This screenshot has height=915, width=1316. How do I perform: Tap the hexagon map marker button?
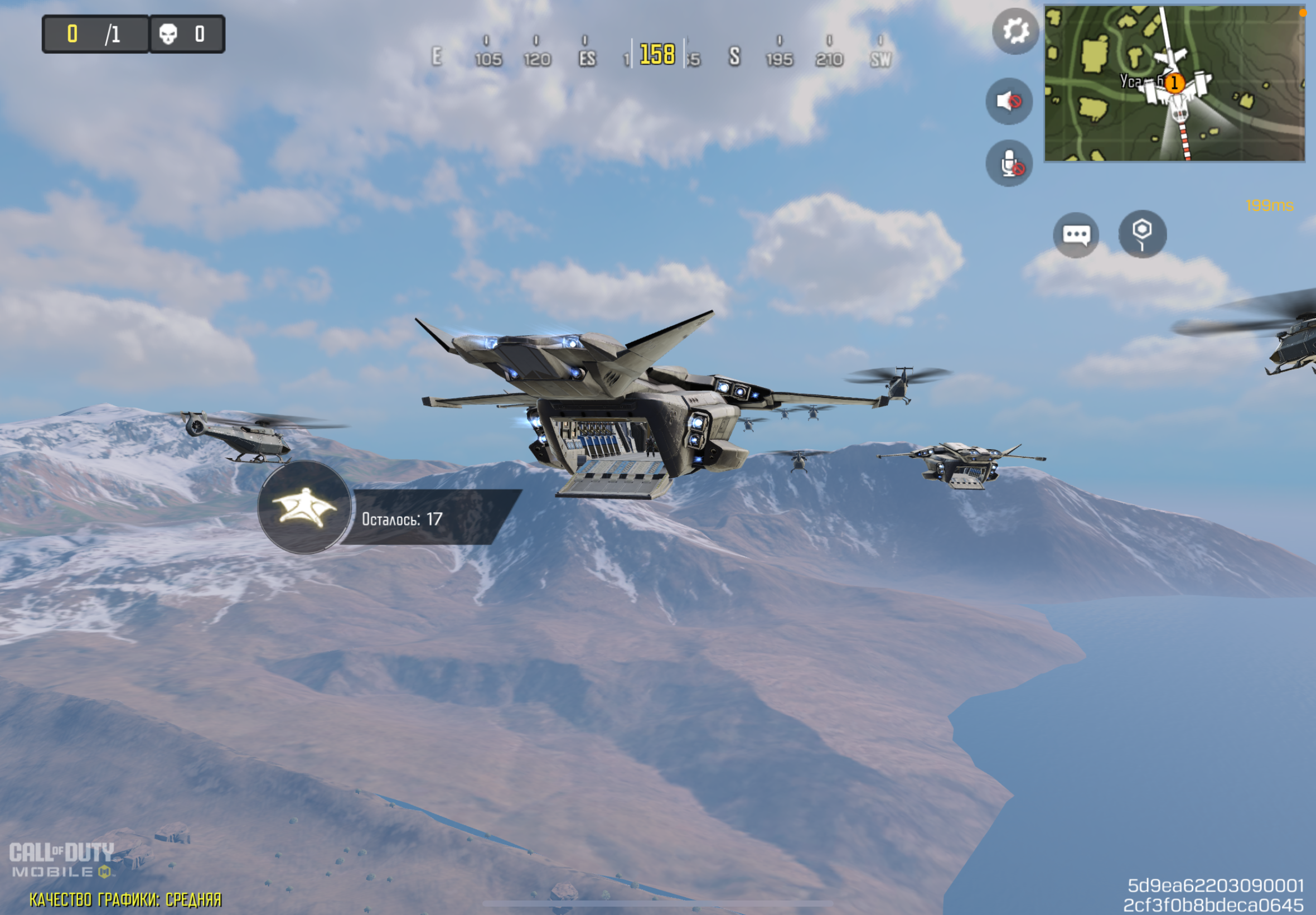coord(1142,233)
